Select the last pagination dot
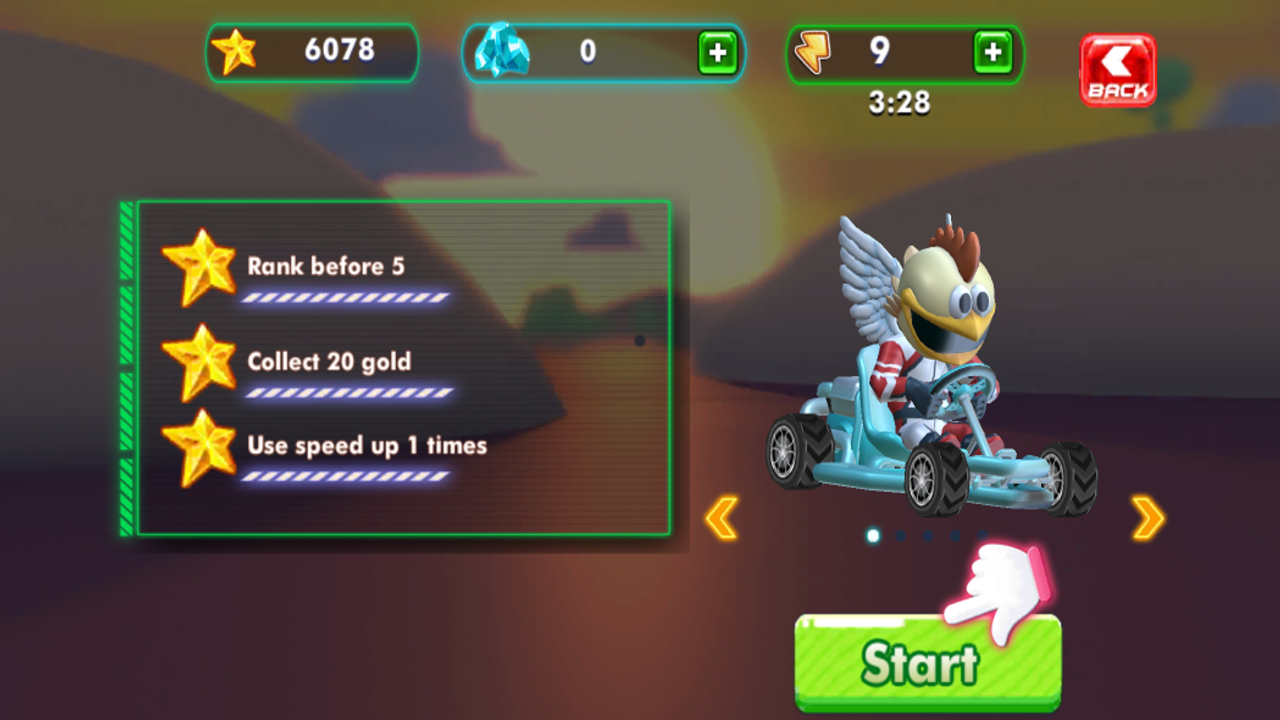Image resolution: width=1280 pixels, height=720 pixels. 983,534
